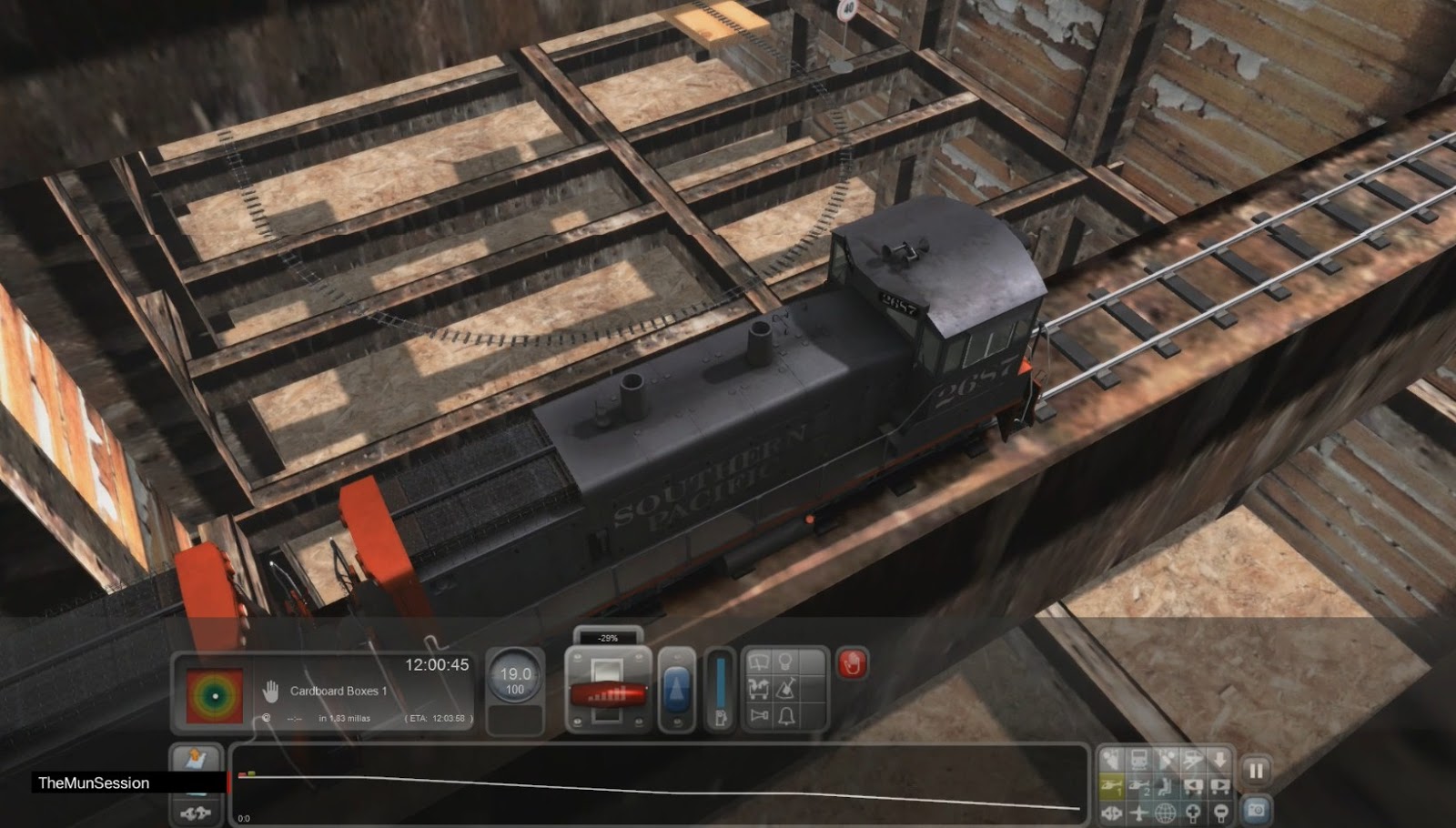This screenshot has width=1456, height=828.
Task: Switch to helicopter camera 2
Action: click(1138, 786)
